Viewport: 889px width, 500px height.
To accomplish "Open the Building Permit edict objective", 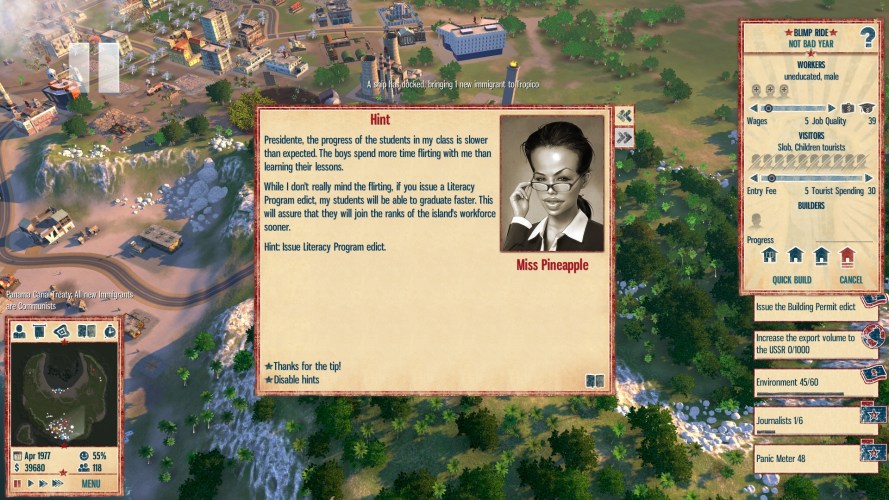I will (x=805, y=307).
